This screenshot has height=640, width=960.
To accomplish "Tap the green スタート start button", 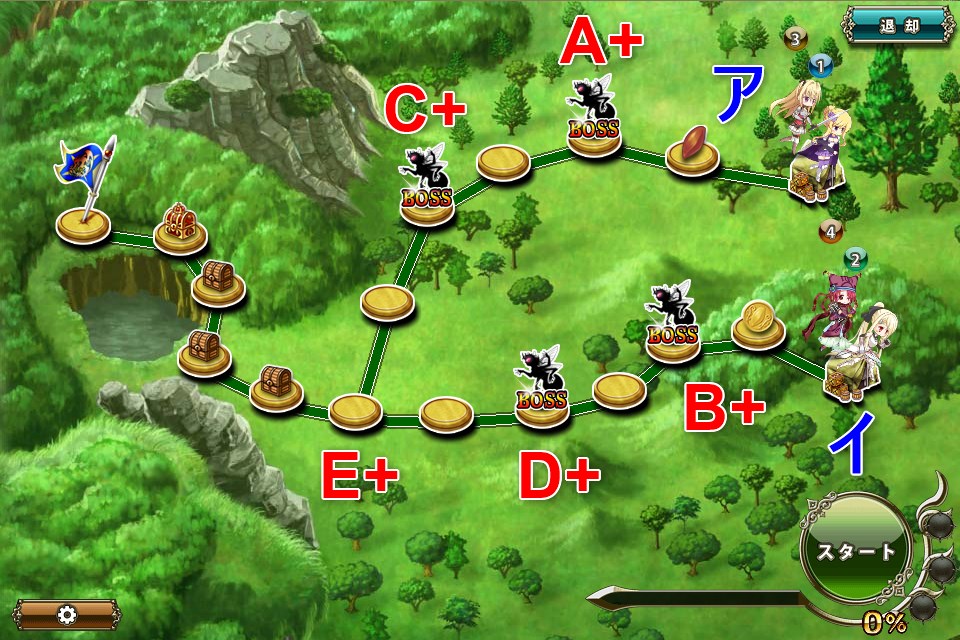I will click(x=855, y=551).
